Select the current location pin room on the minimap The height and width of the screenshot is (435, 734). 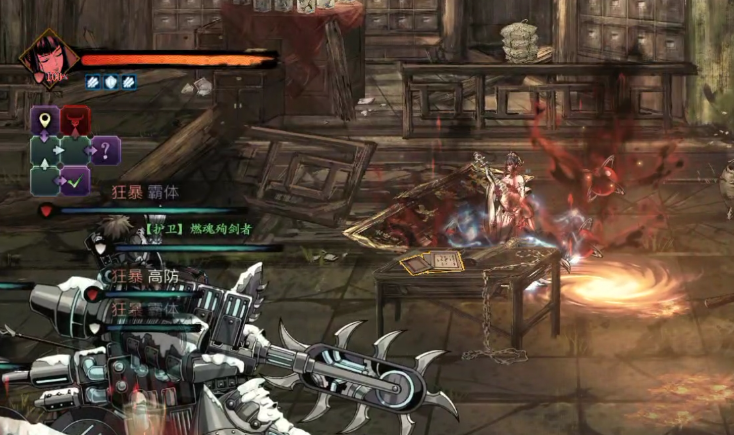[x=45, y=121]
